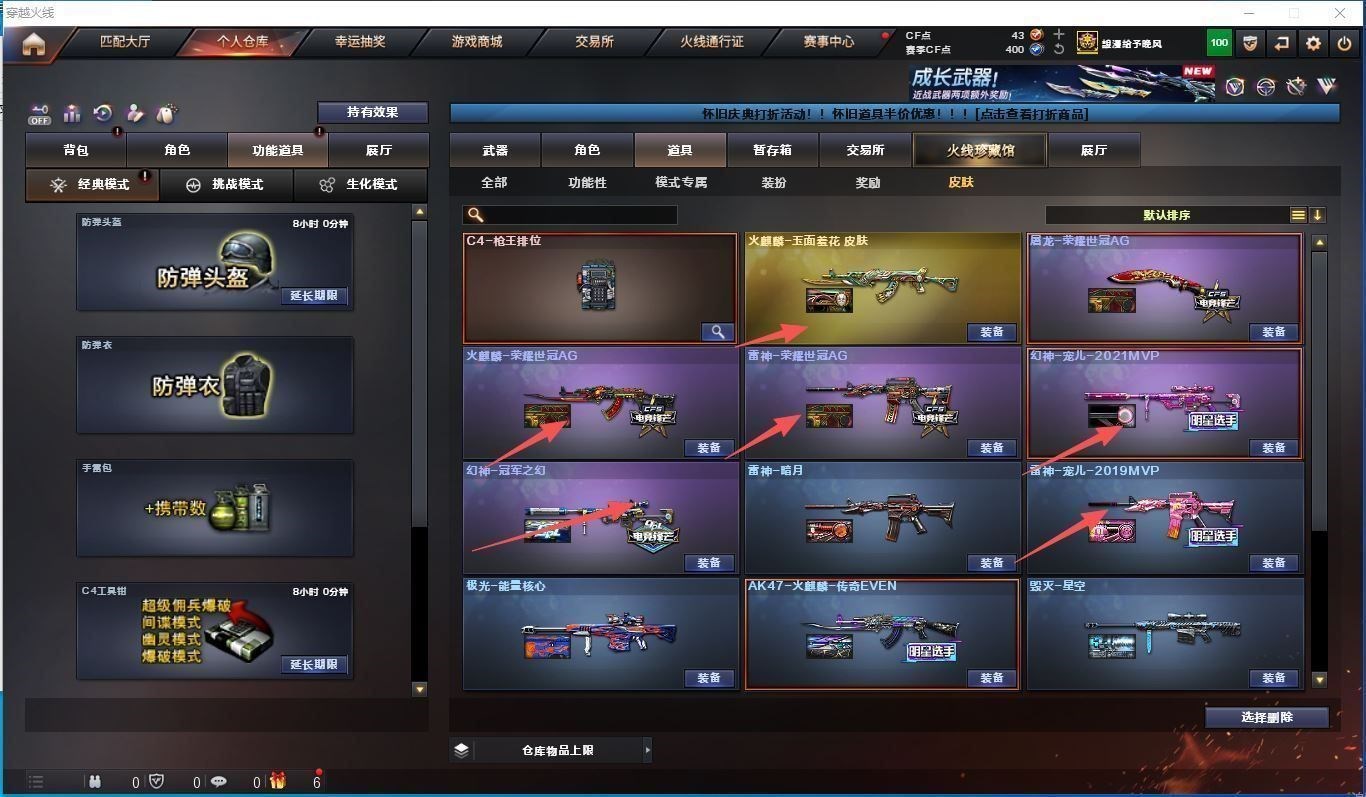This screenshot has width=1366, height=797.
Task: Open the 火线珍藏馆 collection tab
Action: tap(980, 150)
